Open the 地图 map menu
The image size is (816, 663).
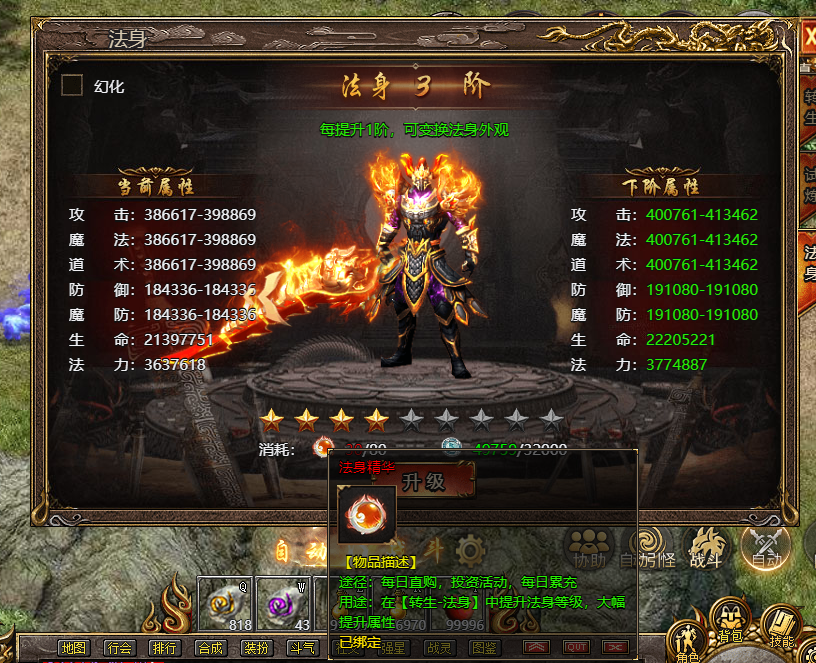click(74, 647)
